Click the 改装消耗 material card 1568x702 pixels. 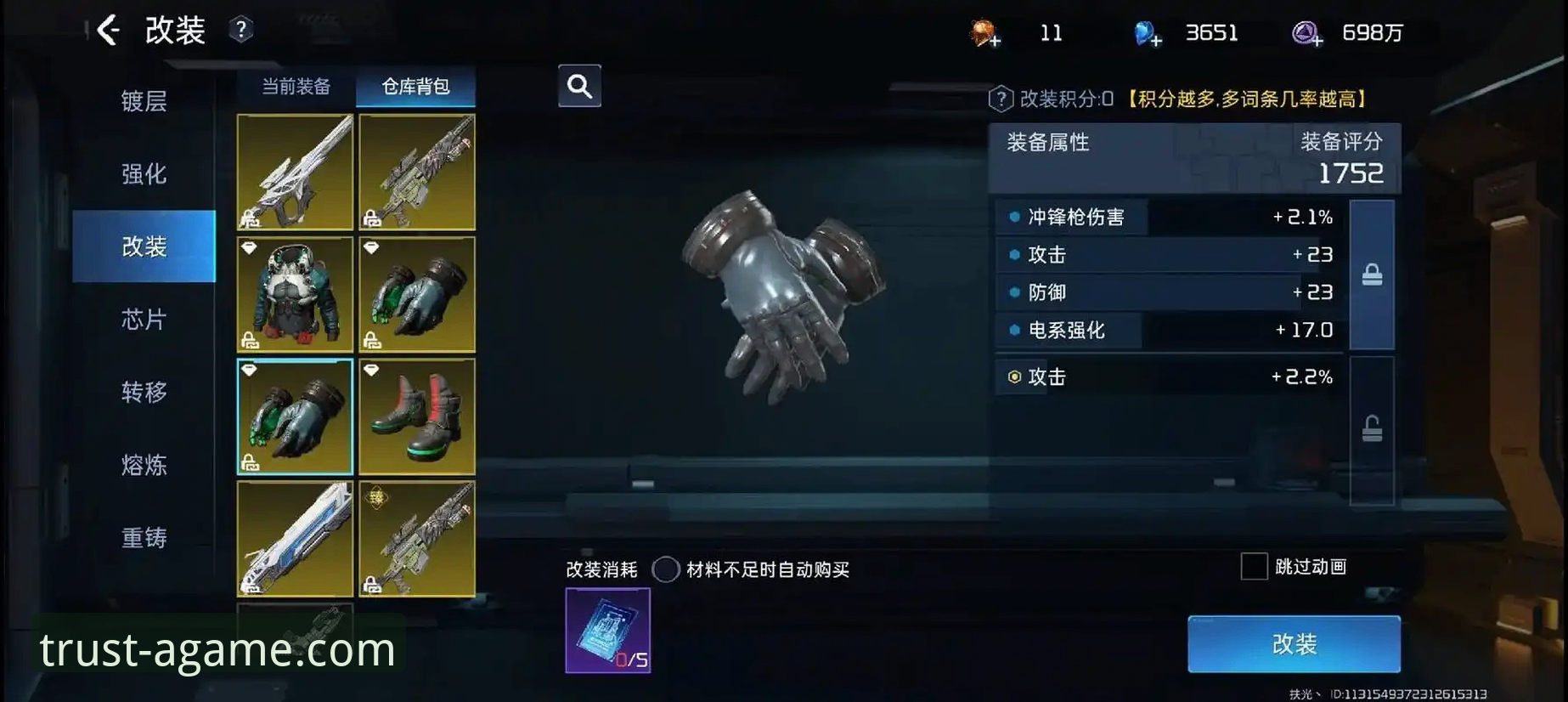[607, 630]
